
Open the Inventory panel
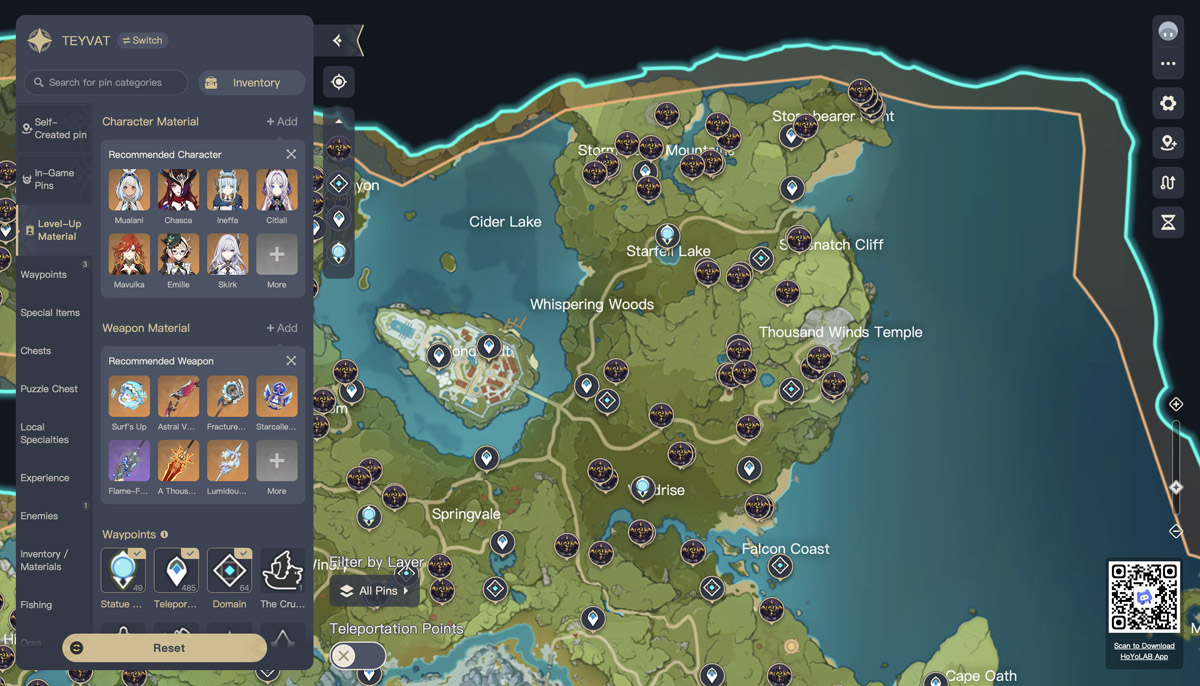251,83
